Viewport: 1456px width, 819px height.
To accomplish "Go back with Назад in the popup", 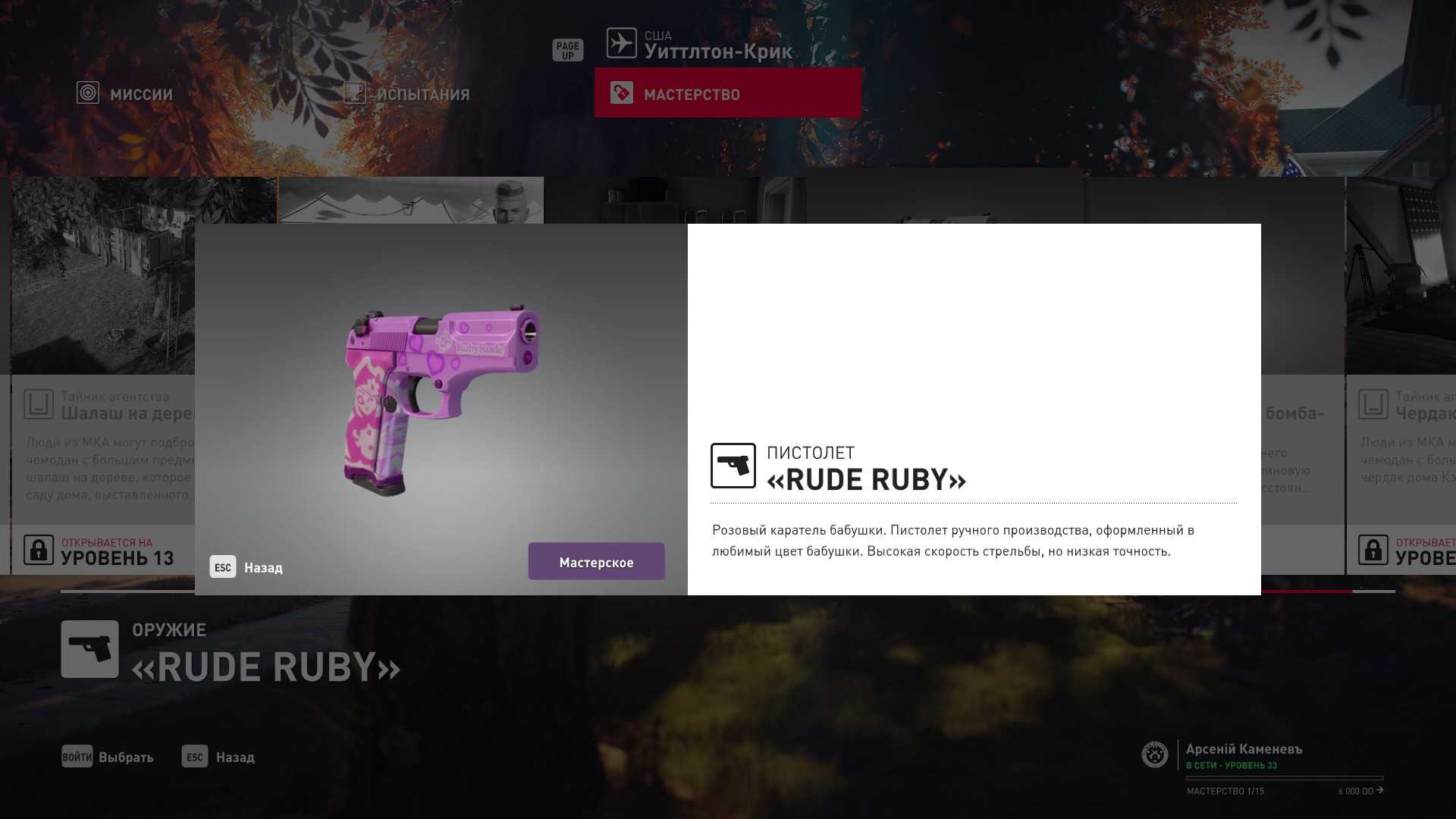I will pyautogui.click(x=247, y=567).
